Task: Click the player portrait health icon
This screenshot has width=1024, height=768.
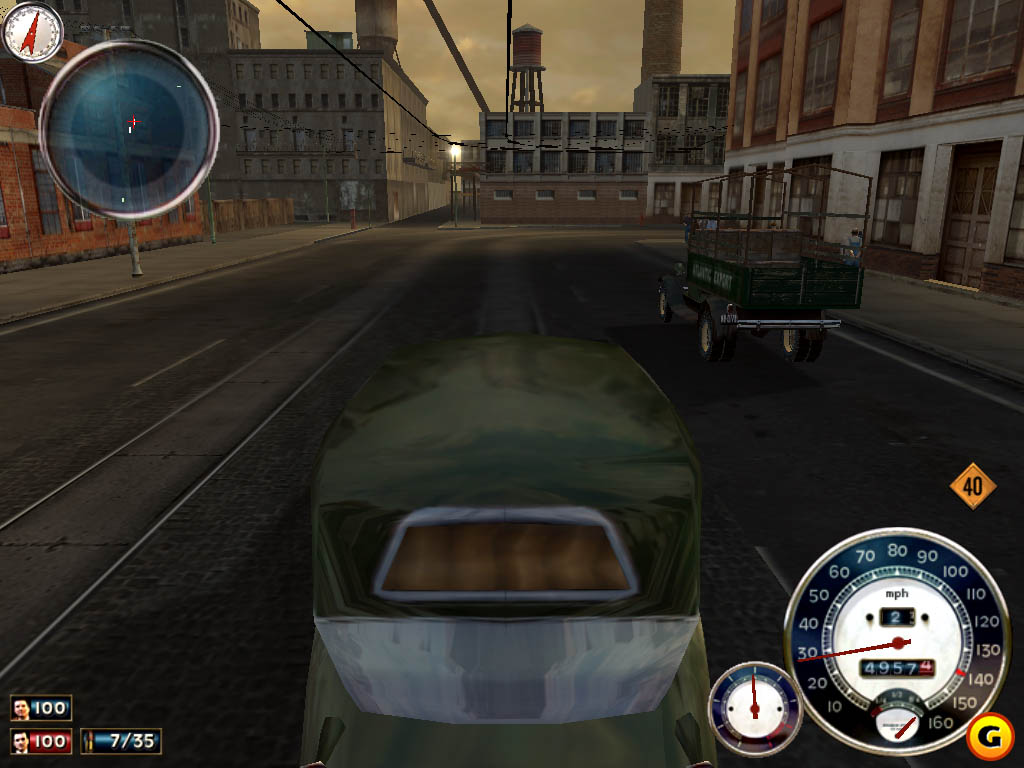Action: click(21, 709)
